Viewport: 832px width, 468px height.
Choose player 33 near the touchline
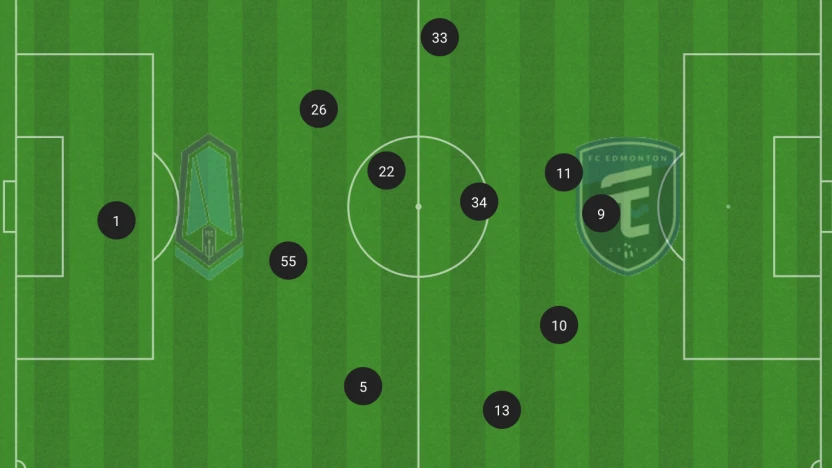coord(439,38)
